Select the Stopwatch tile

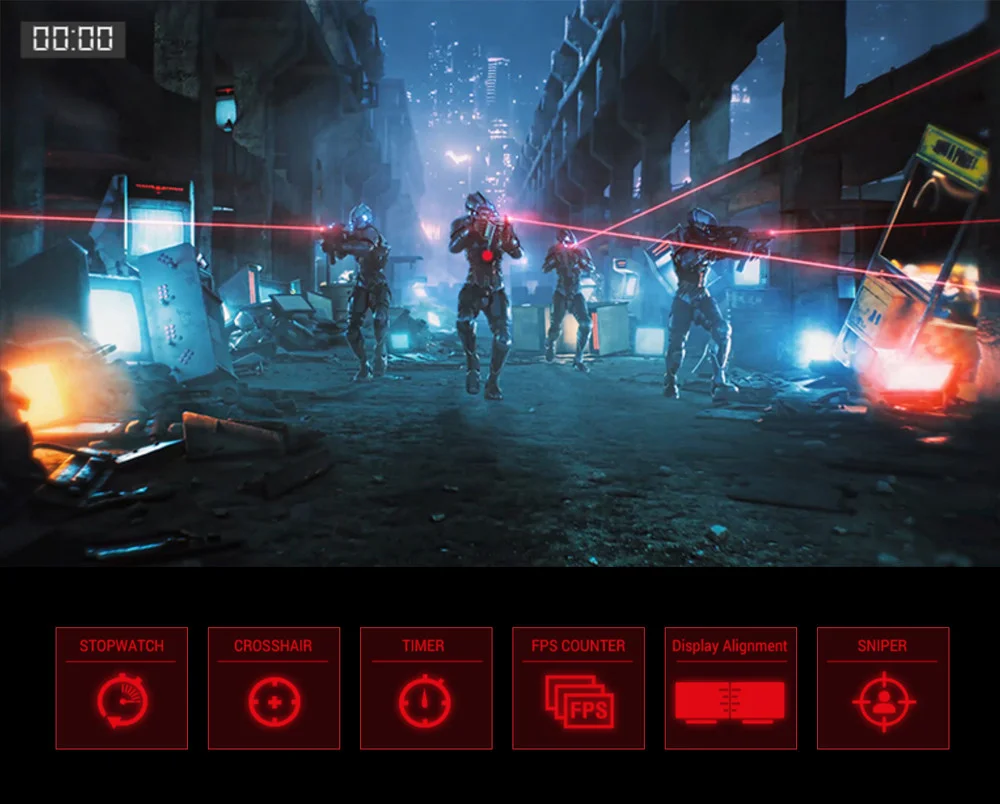click(121, 688)
